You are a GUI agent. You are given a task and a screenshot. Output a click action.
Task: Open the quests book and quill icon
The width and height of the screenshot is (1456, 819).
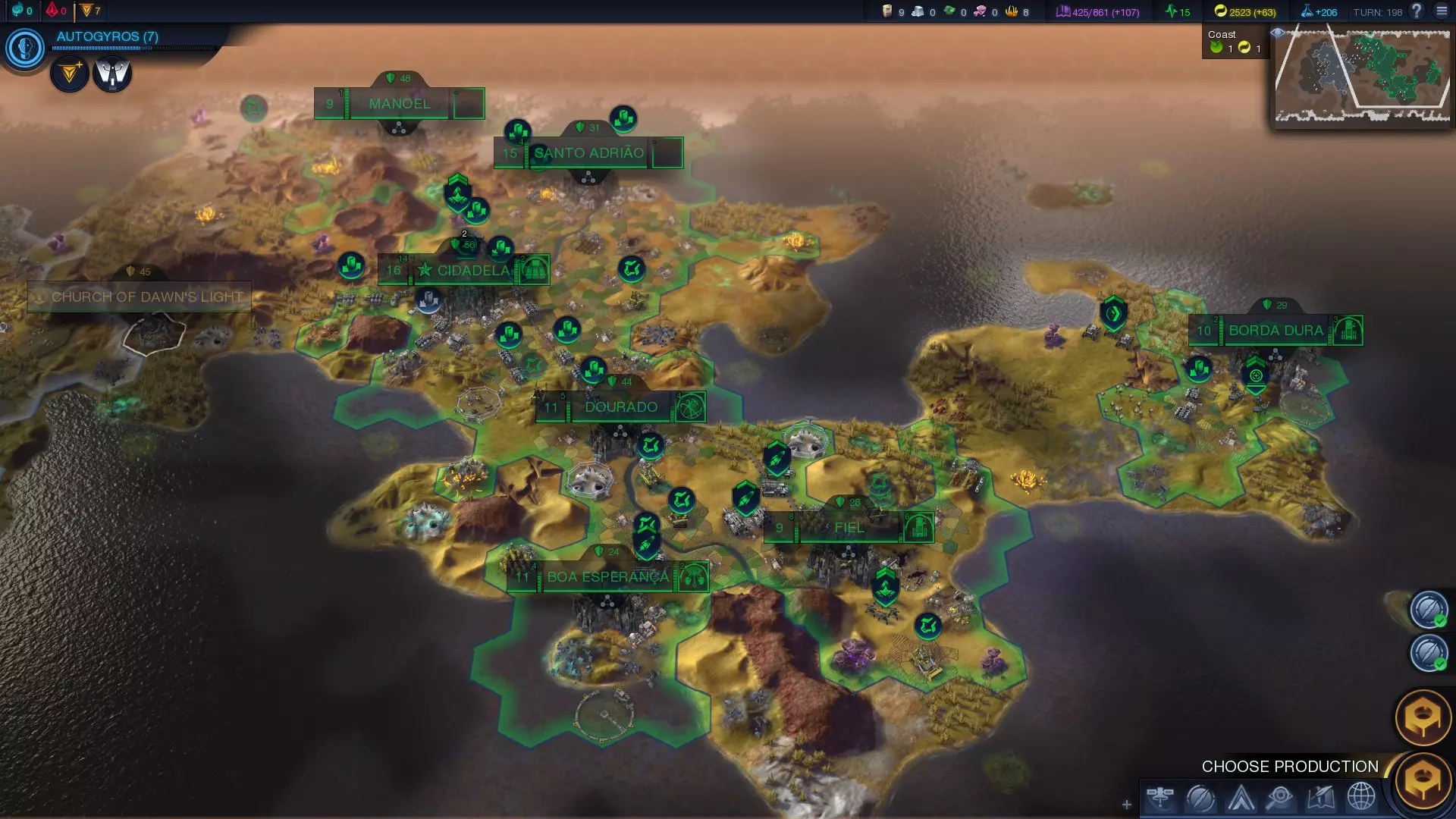pos(1320,798)
